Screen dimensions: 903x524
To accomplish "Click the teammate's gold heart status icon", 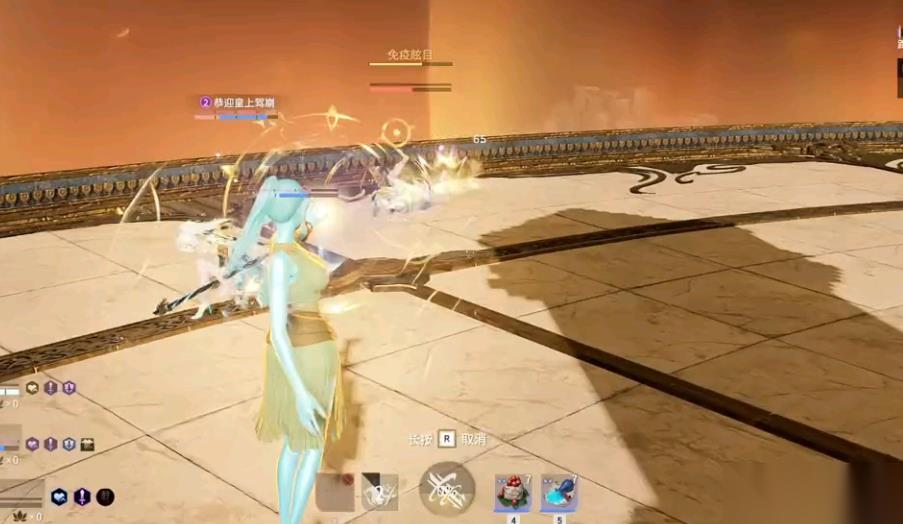I will [x=32, y=388].
